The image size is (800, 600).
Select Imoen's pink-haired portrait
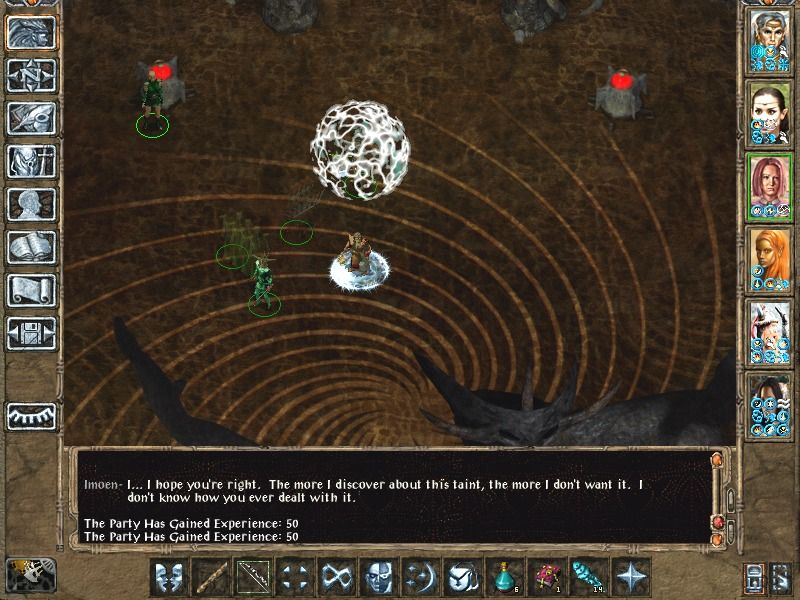pyautogui.click(x=769, y=187)
